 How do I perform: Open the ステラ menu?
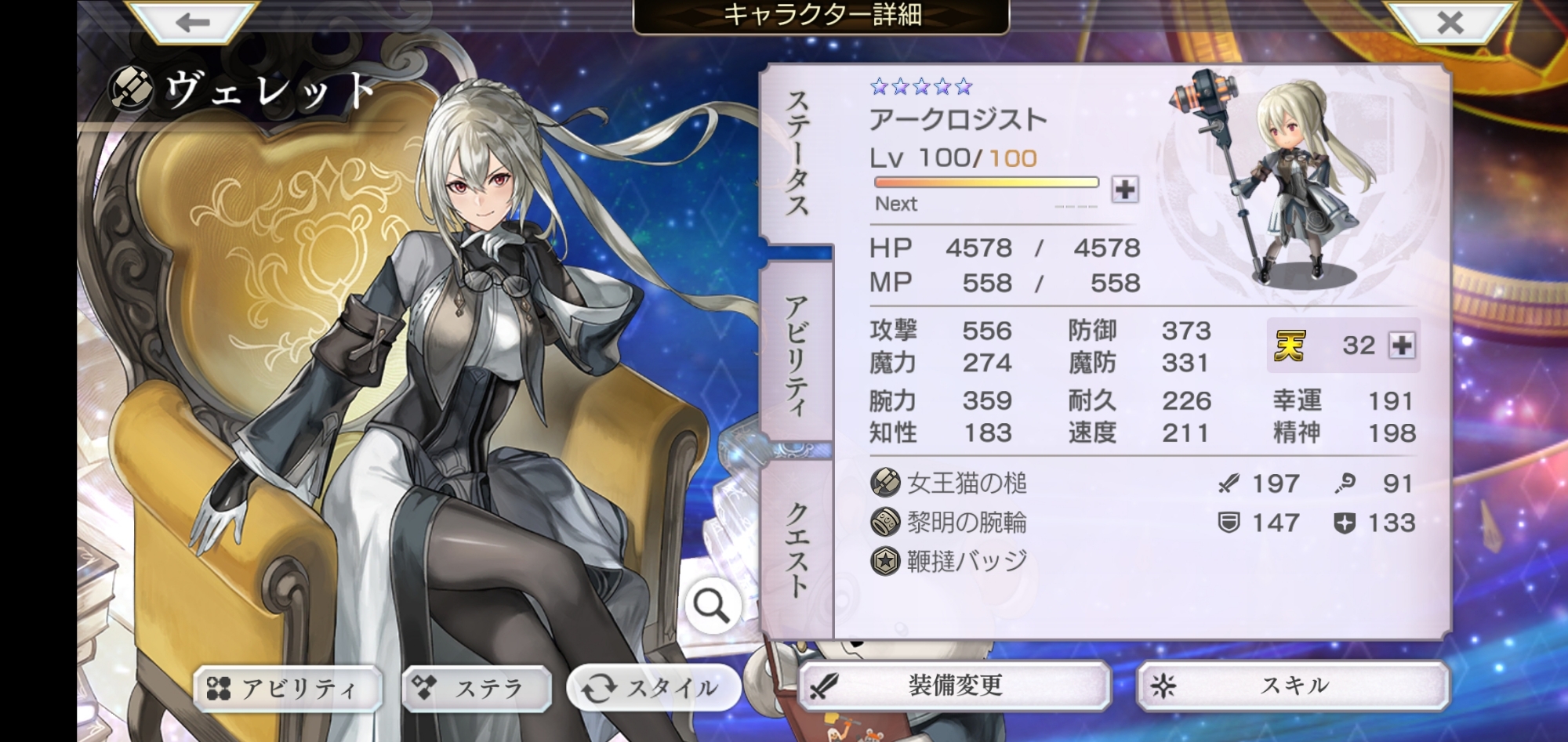(477, 689)
